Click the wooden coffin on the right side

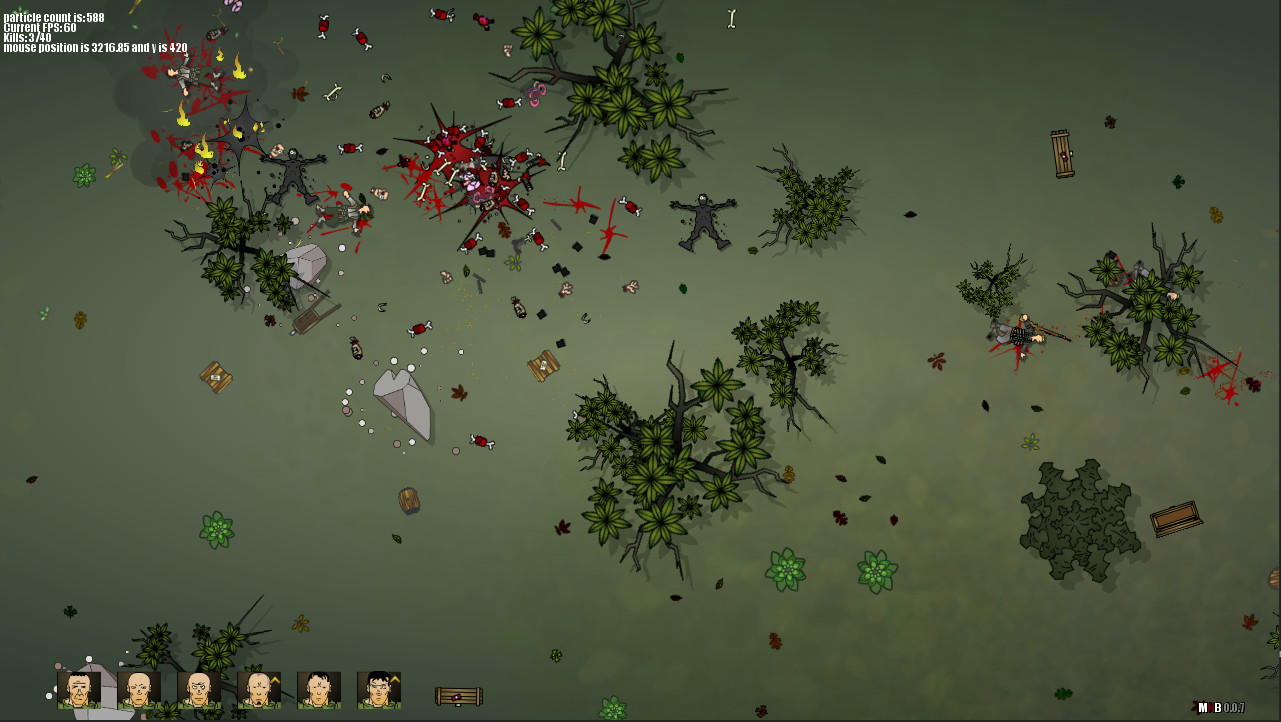tap(1177, 518)
